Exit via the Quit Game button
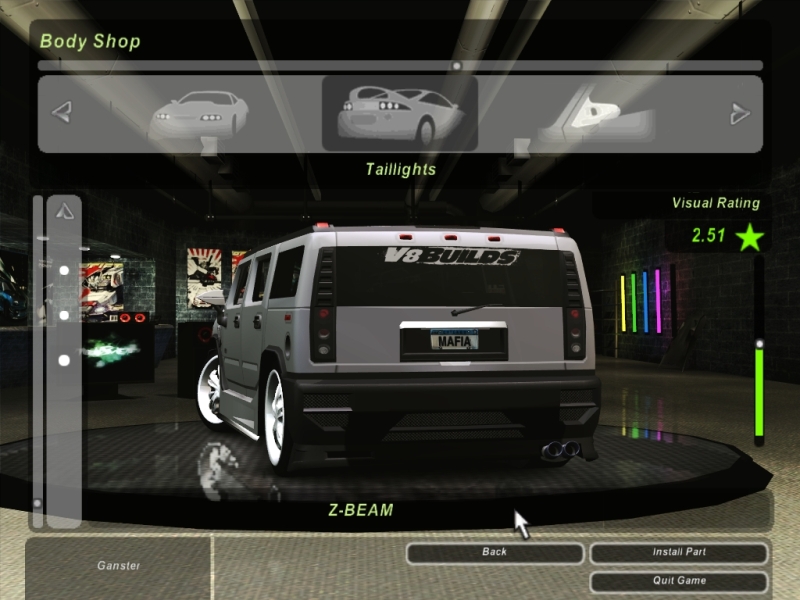Image resolution: width=800 pixels, height=600 pixels. pos(679,580)
